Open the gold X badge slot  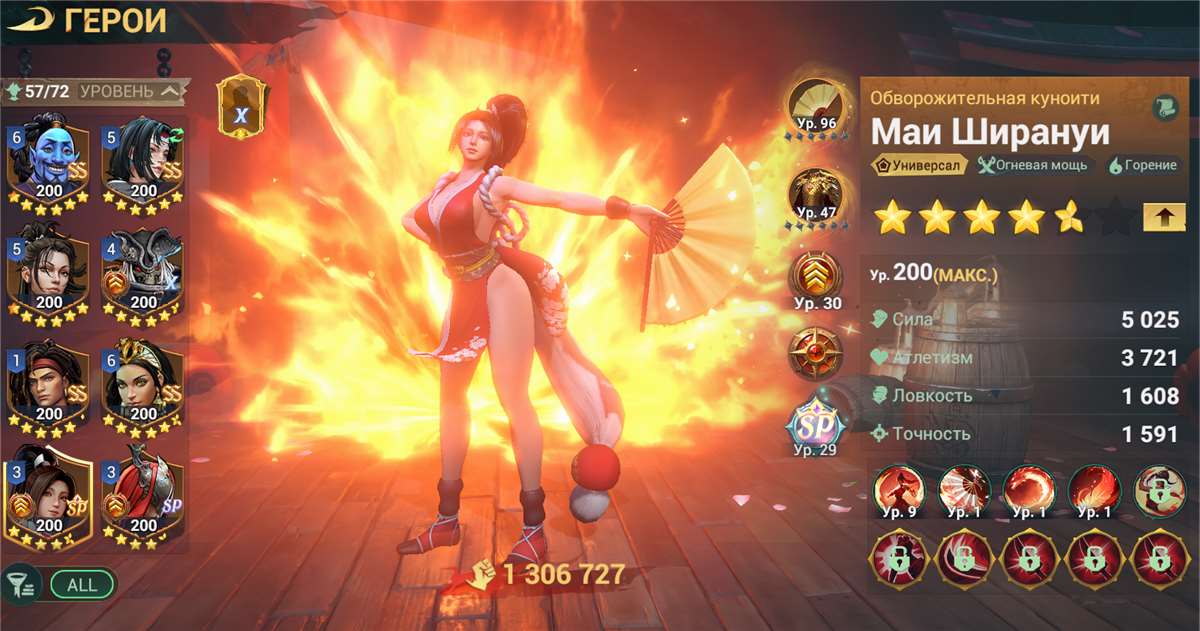click(241, 107)
